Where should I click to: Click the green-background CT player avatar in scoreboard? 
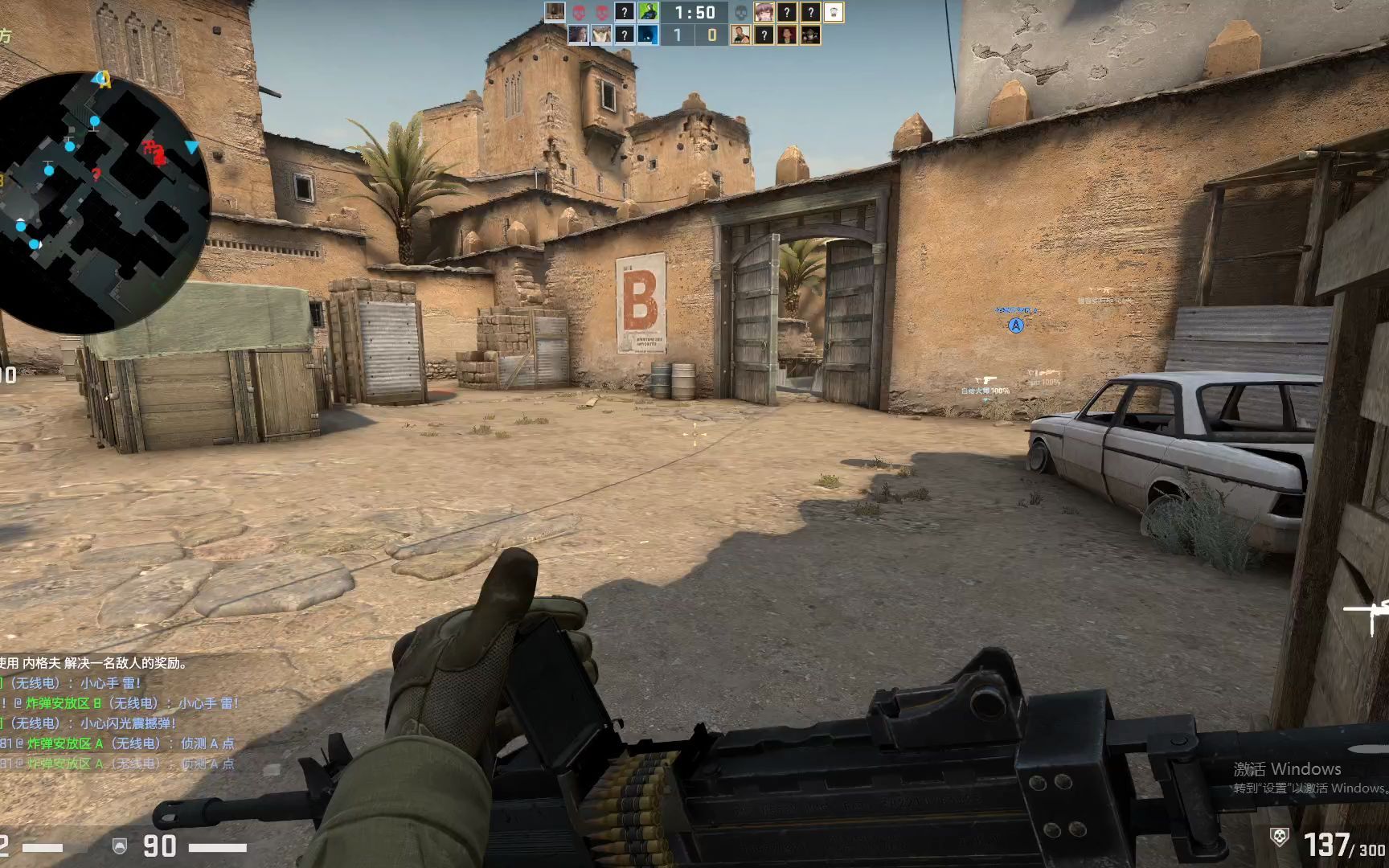pyautogui.click(x=647, y=11)
